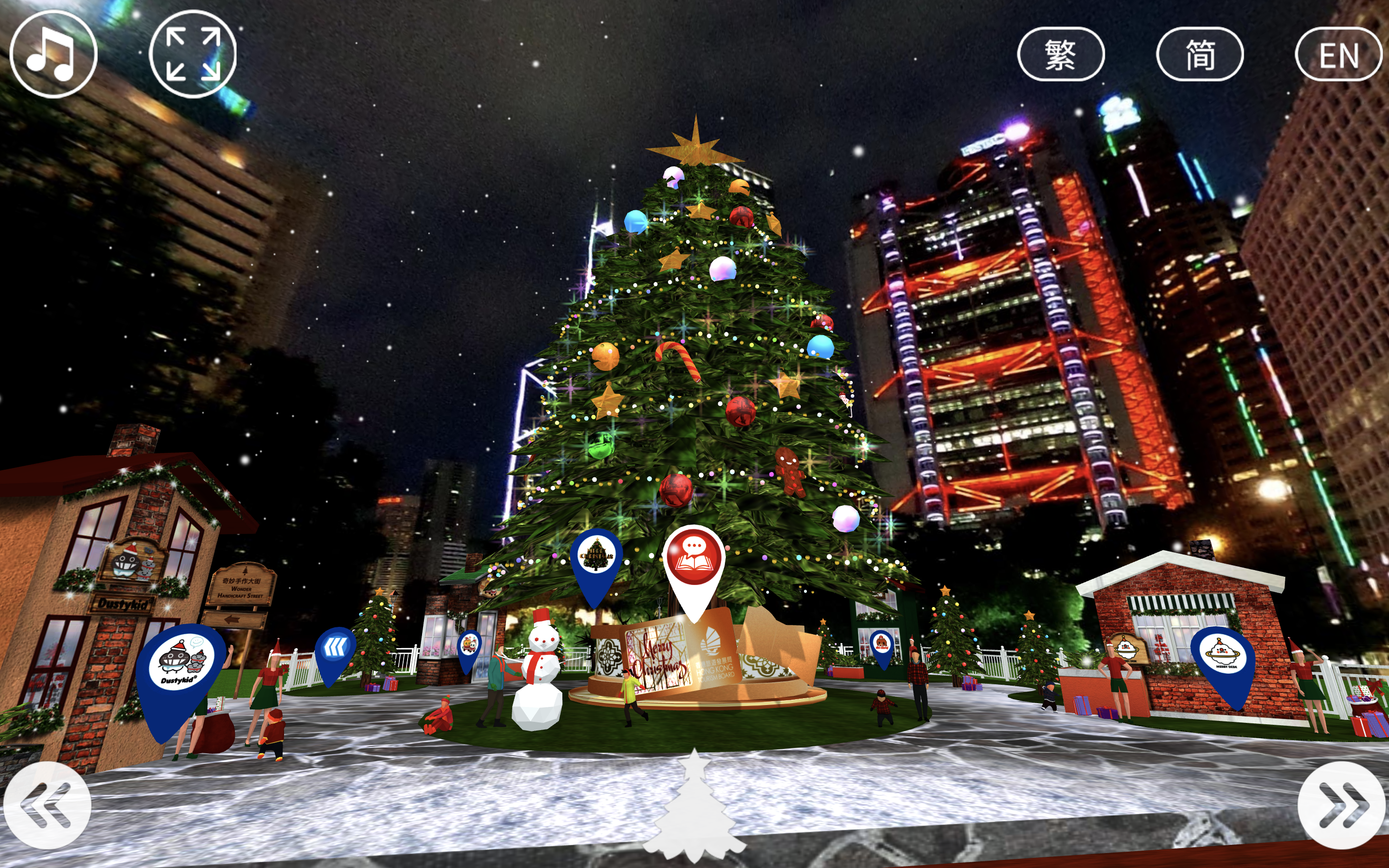Open the Messy Desk map pin

coord(1223,657)
